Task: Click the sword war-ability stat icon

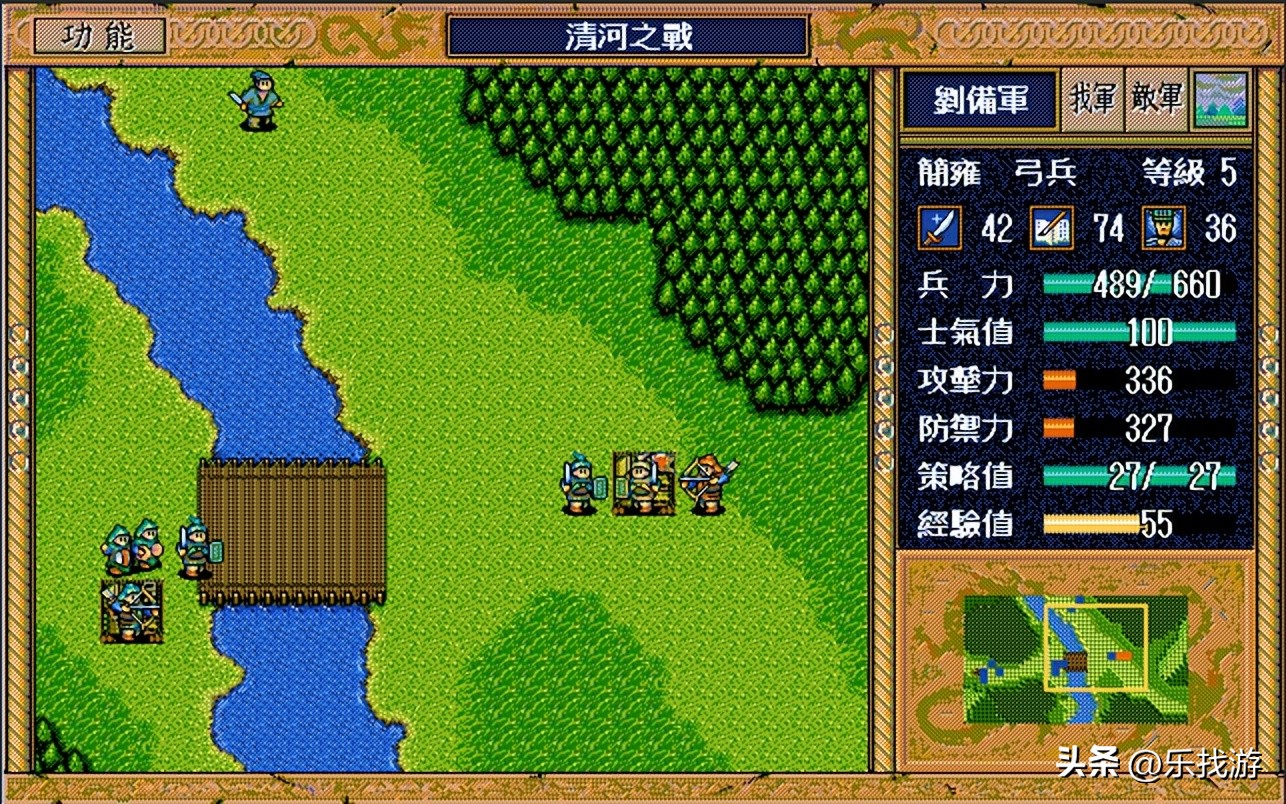Action: point(941,229)
